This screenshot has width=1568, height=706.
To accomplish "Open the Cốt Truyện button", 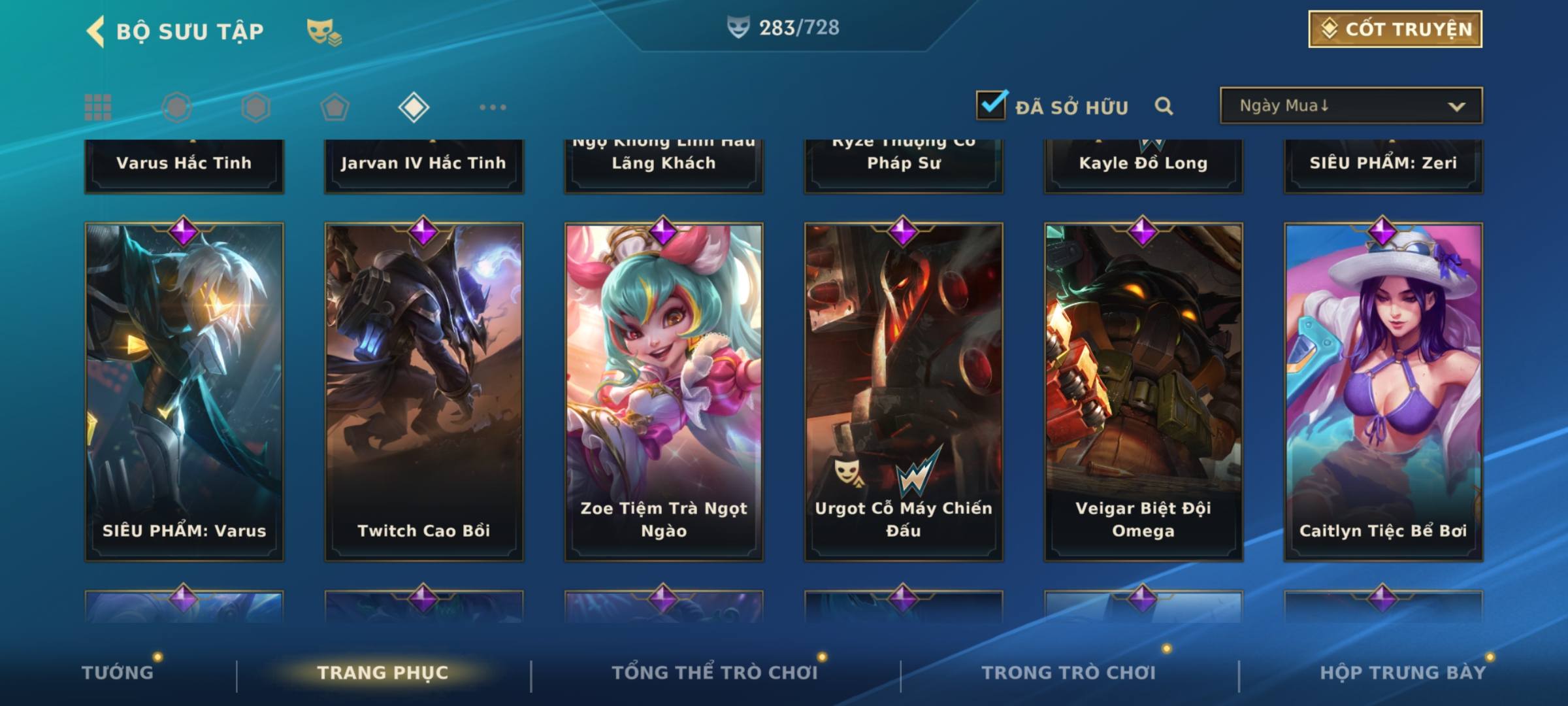I will (1395, 29).
